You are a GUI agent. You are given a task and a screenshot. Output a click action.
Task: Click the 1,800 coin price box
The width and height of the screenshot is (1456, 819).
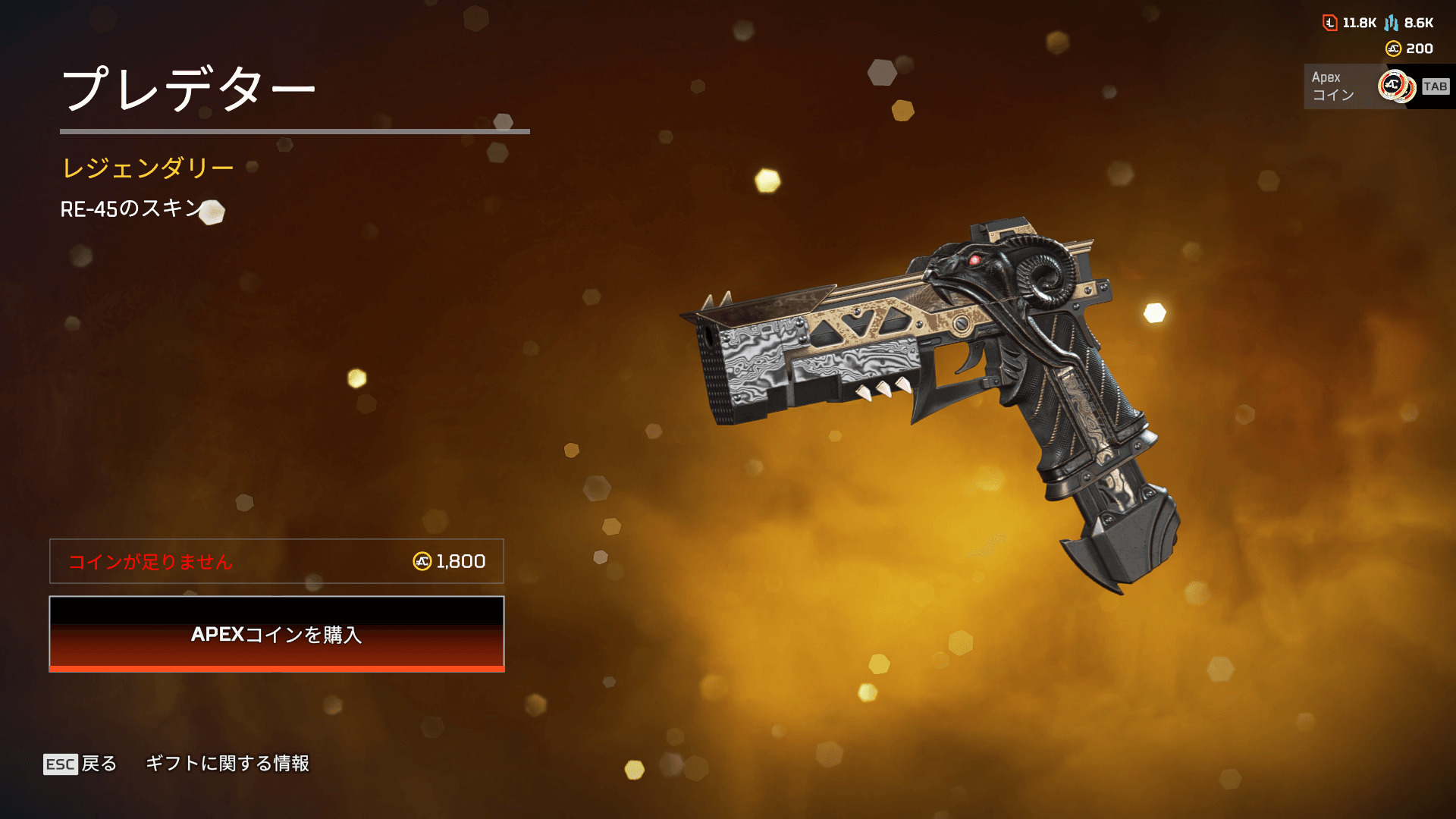coord(277,561)
